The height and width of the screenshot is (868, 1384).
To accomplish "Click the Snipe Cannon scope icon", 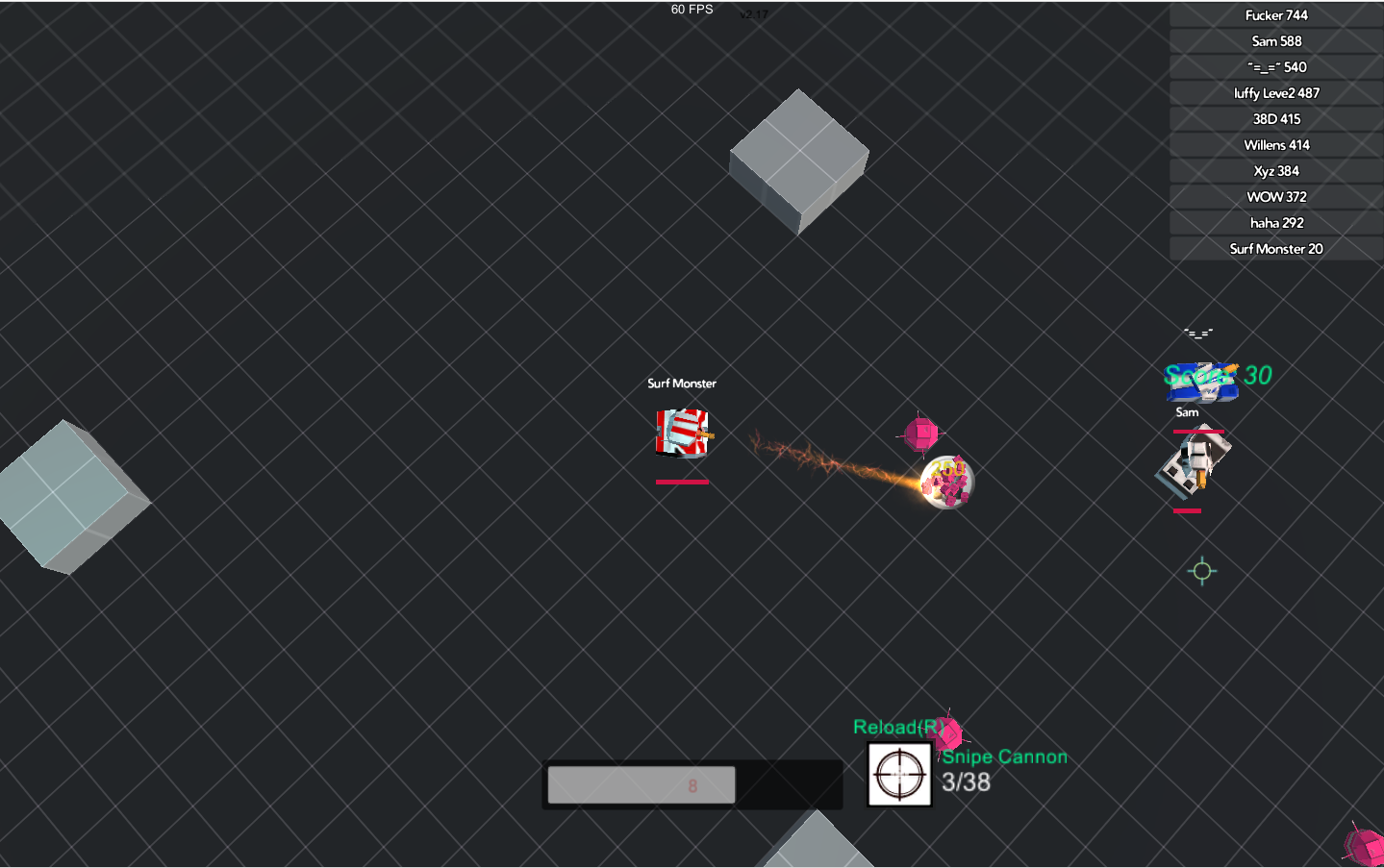I will coord(897,775).
